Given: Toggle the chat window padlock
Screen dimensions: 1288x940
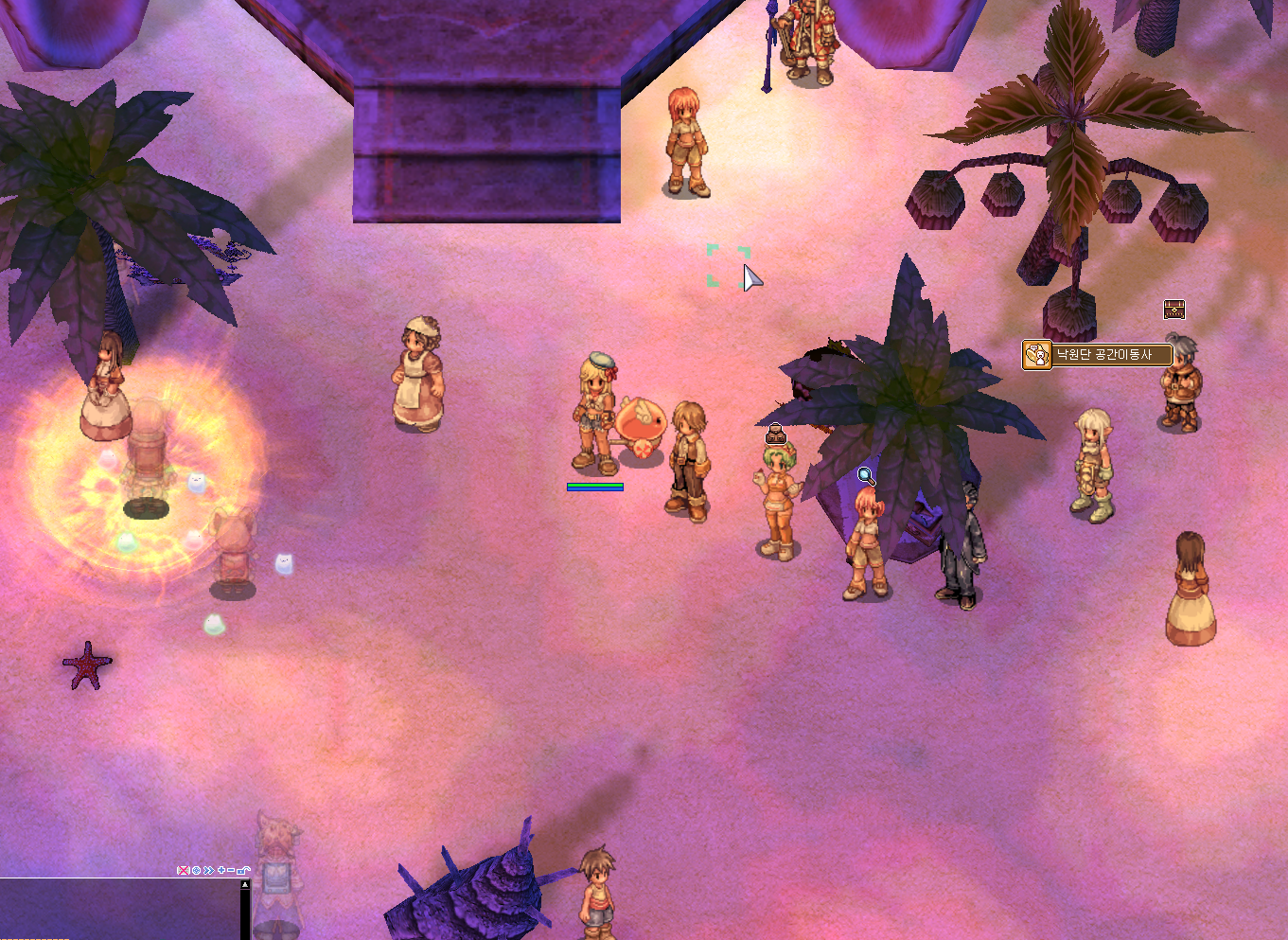Looking at the screenshot, I should click(x=243, y=870).
